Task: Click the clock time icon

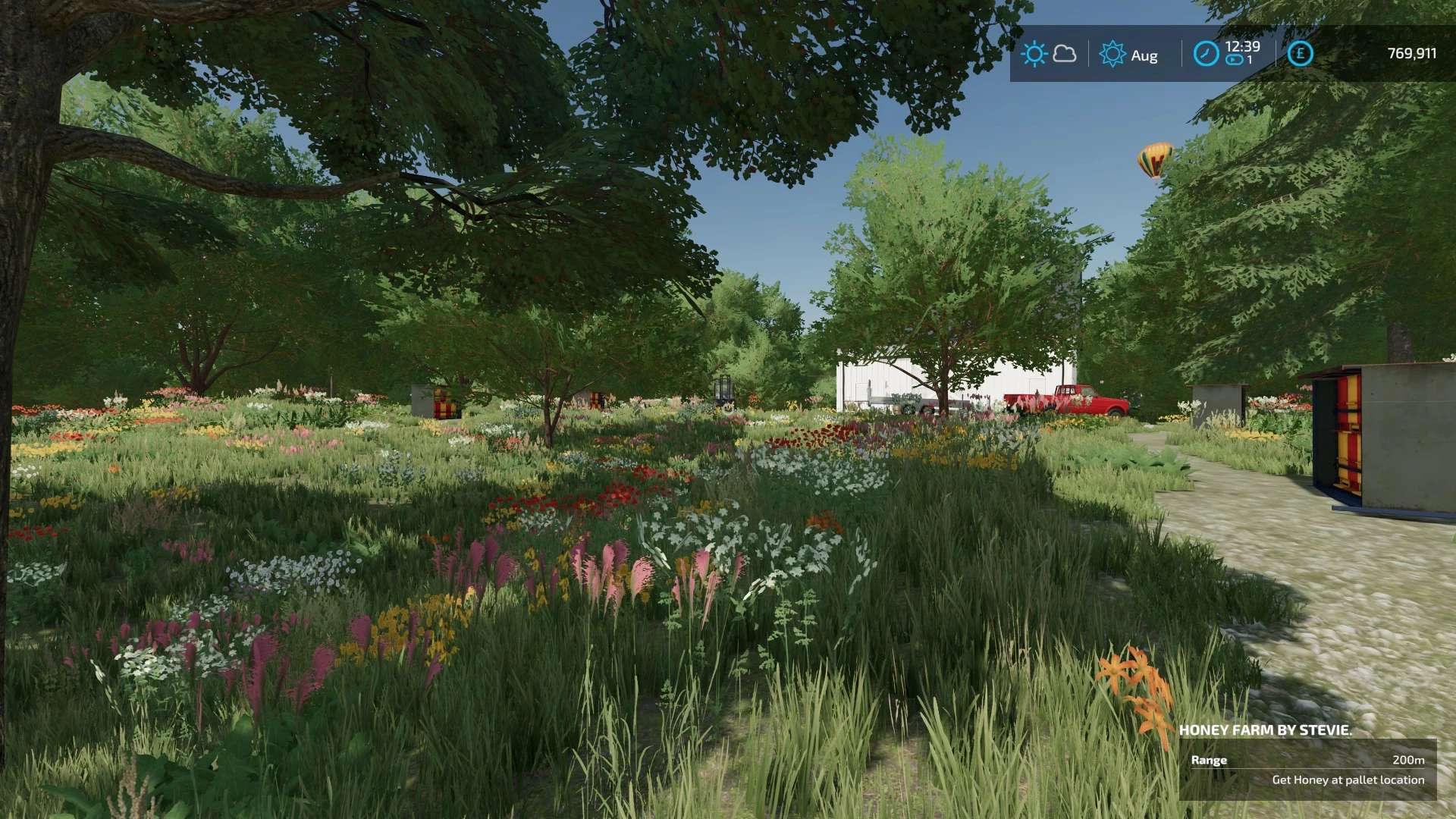Action: (1206, 54)
